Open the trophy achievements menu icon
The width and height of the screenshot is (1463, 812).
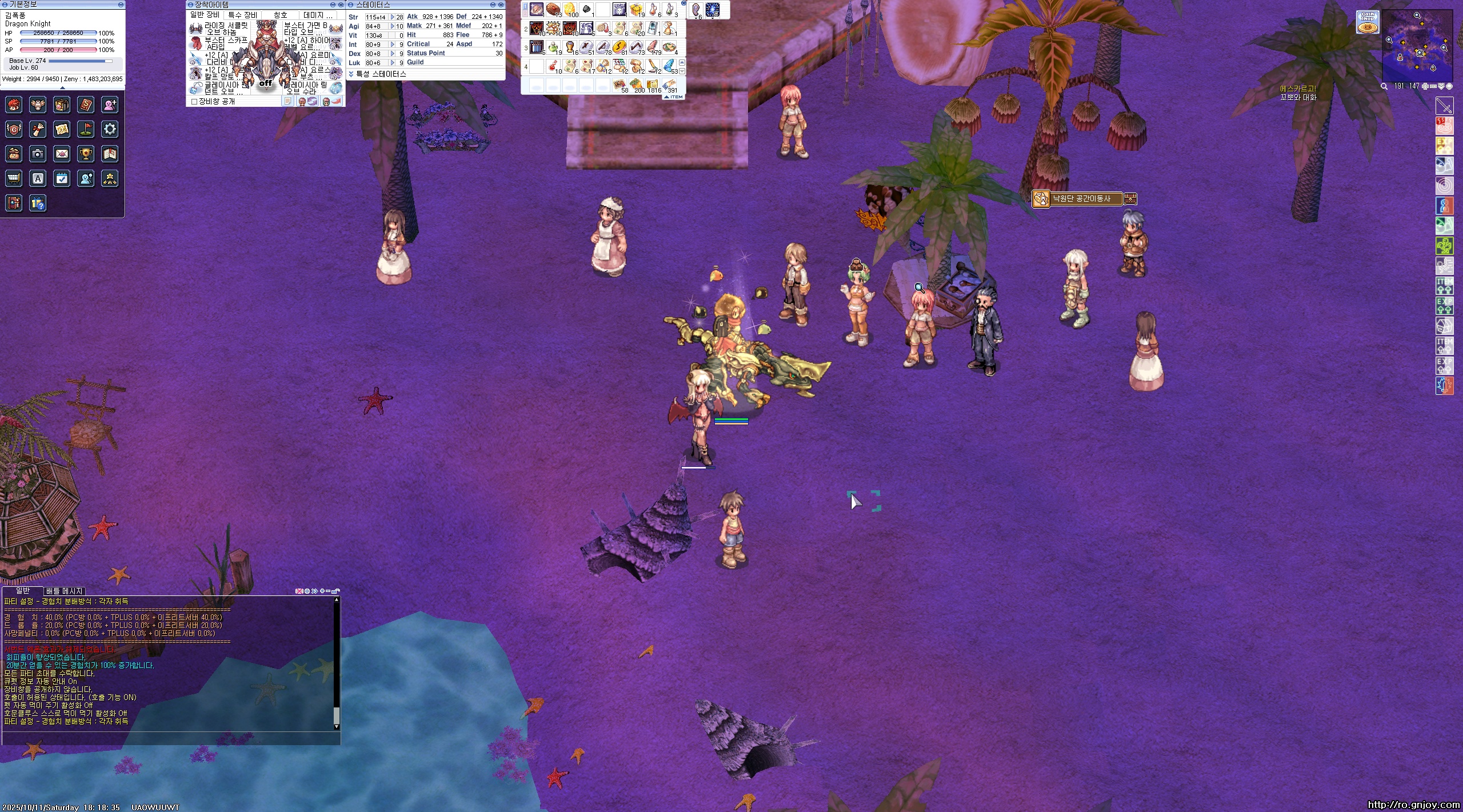tap(86, 154)
